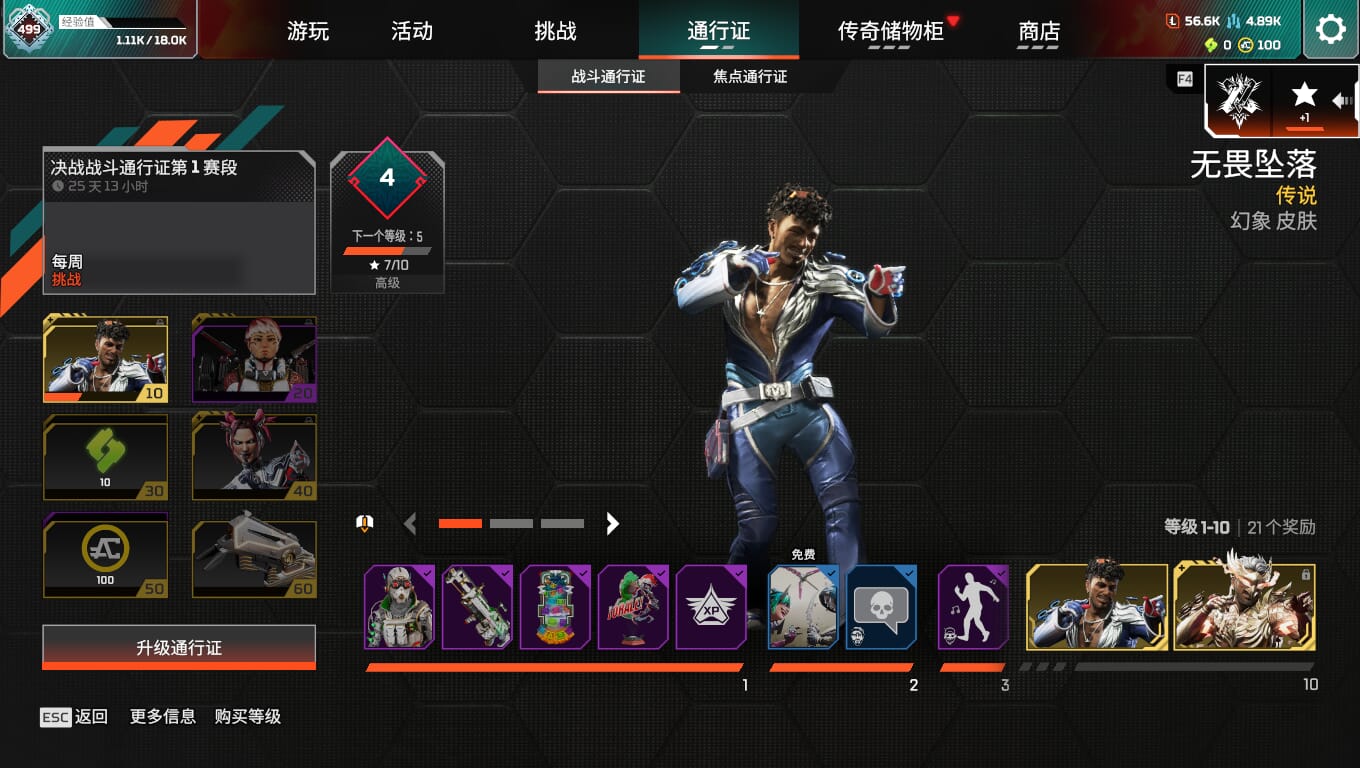Select the 战斗通行证 sub-tab

tap(608, 77)
